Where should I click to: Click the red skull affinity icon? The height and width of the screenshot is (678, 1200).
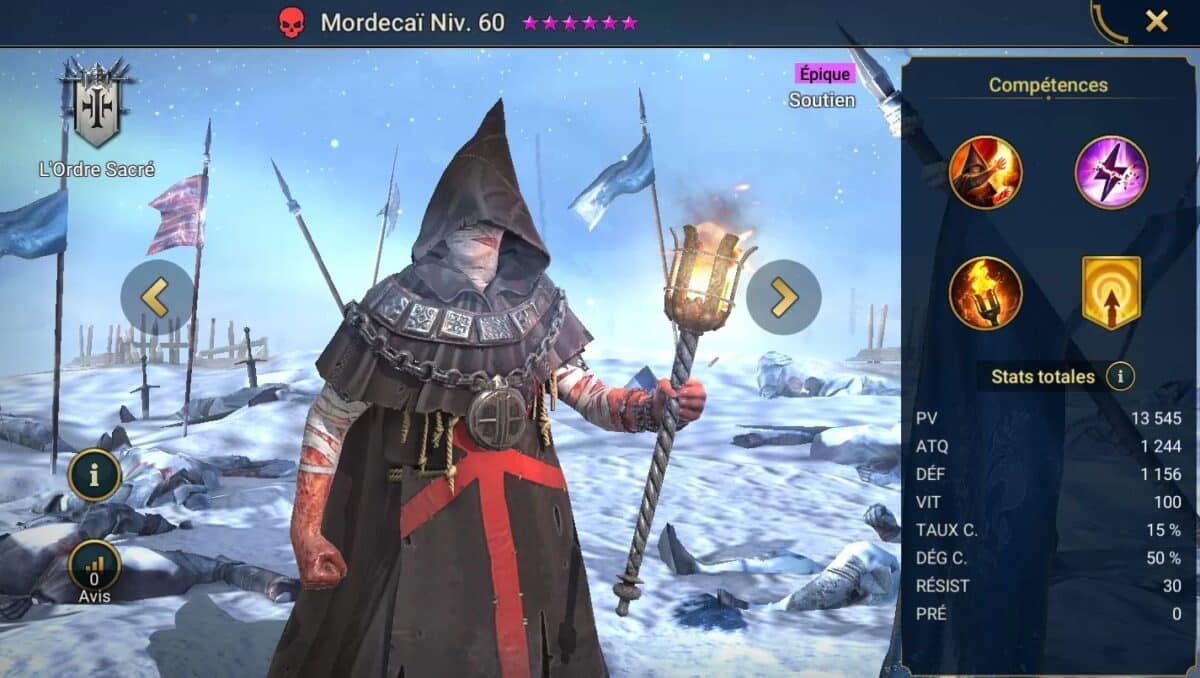[291, 23]
